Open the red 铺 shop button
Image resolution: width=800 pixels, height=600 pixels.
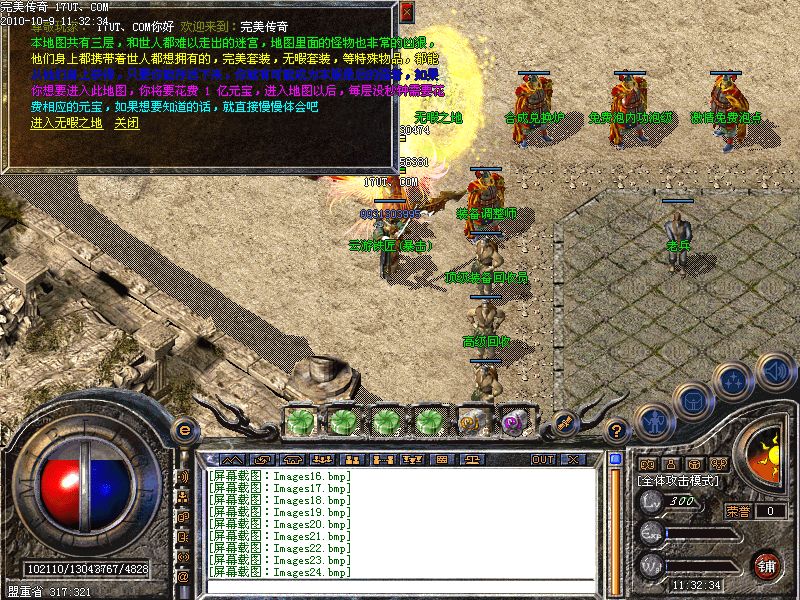(767, 565)
